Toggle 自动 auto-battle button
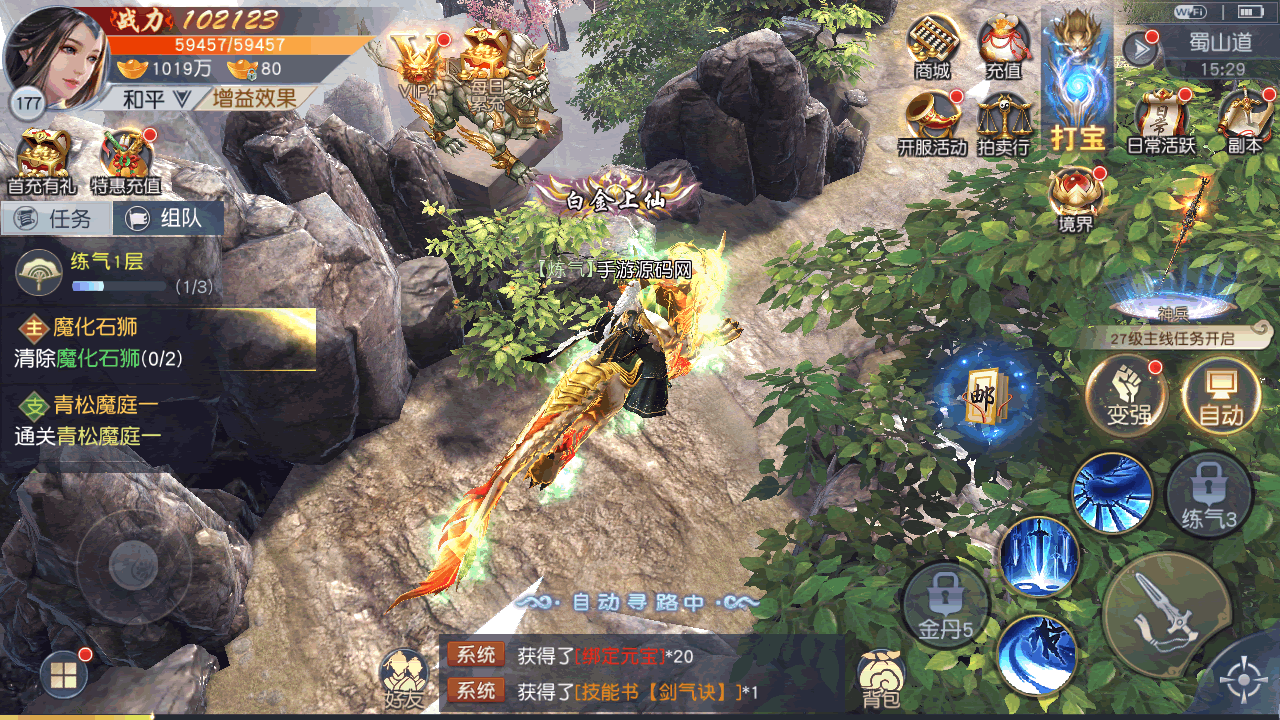 click(x=1221, y=393)
